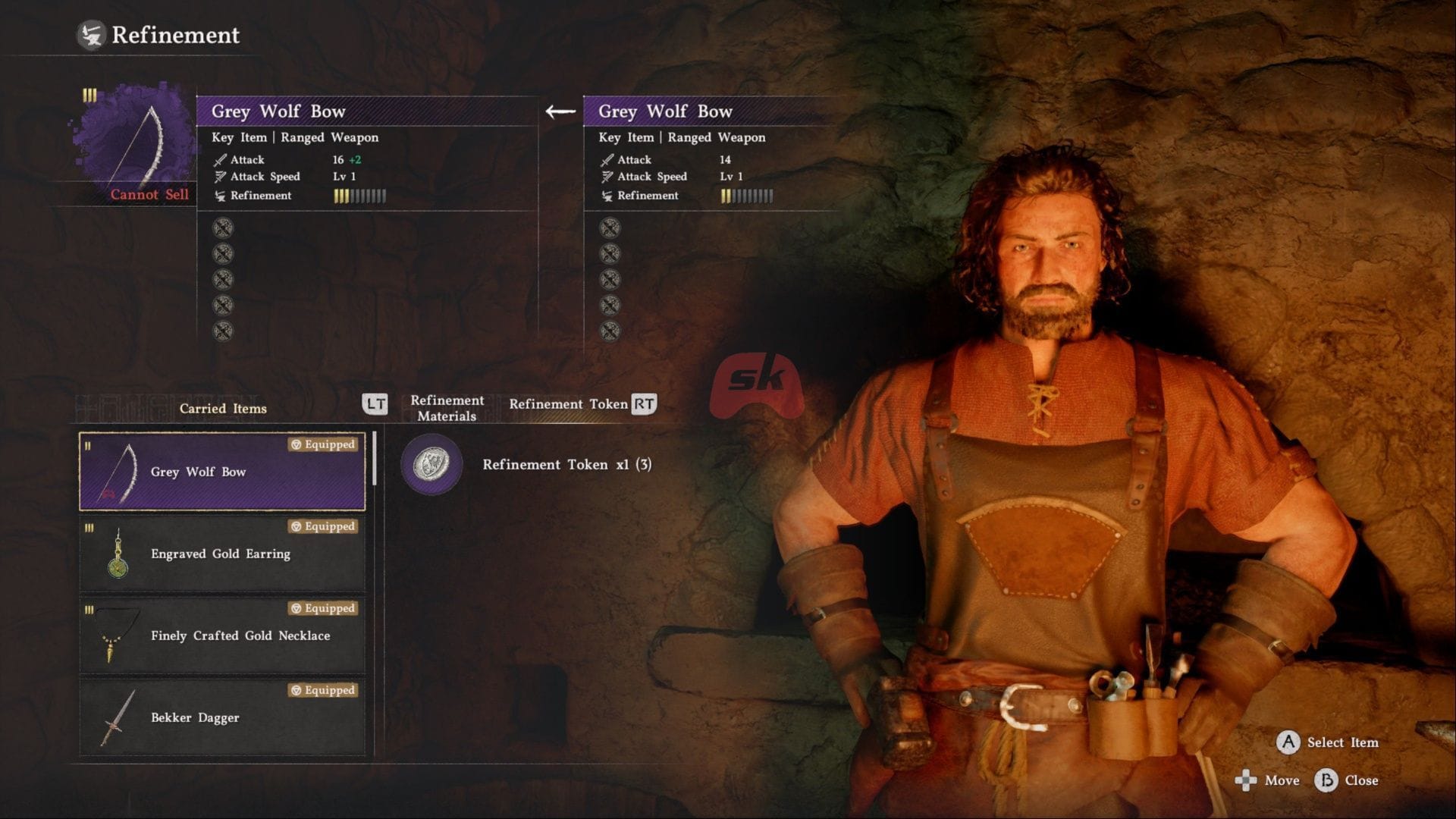The image size is (1456, 819).
Task: Click the Refinement Token coin icon
Action: tap(431, 464)
